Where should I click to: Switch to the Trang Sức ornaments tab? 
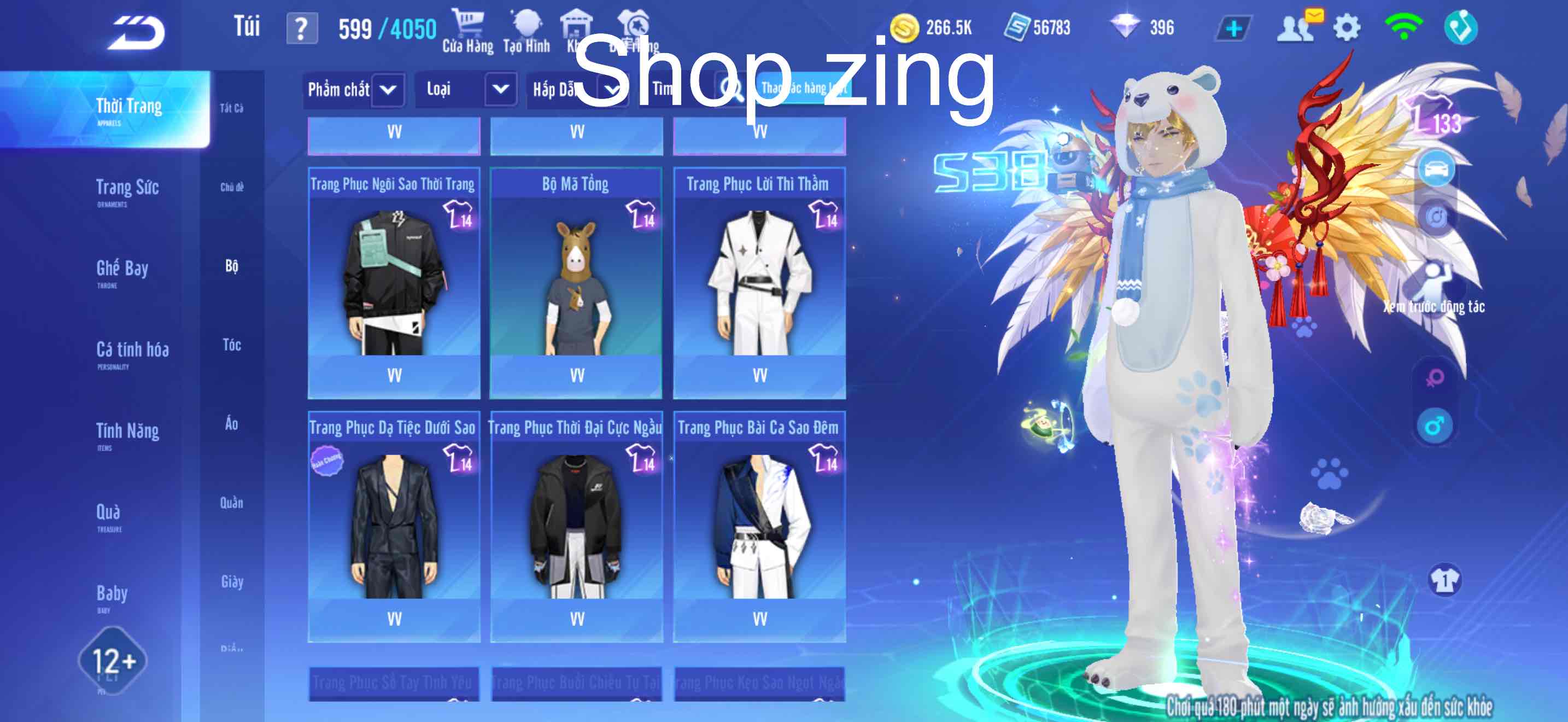[128, 188]
